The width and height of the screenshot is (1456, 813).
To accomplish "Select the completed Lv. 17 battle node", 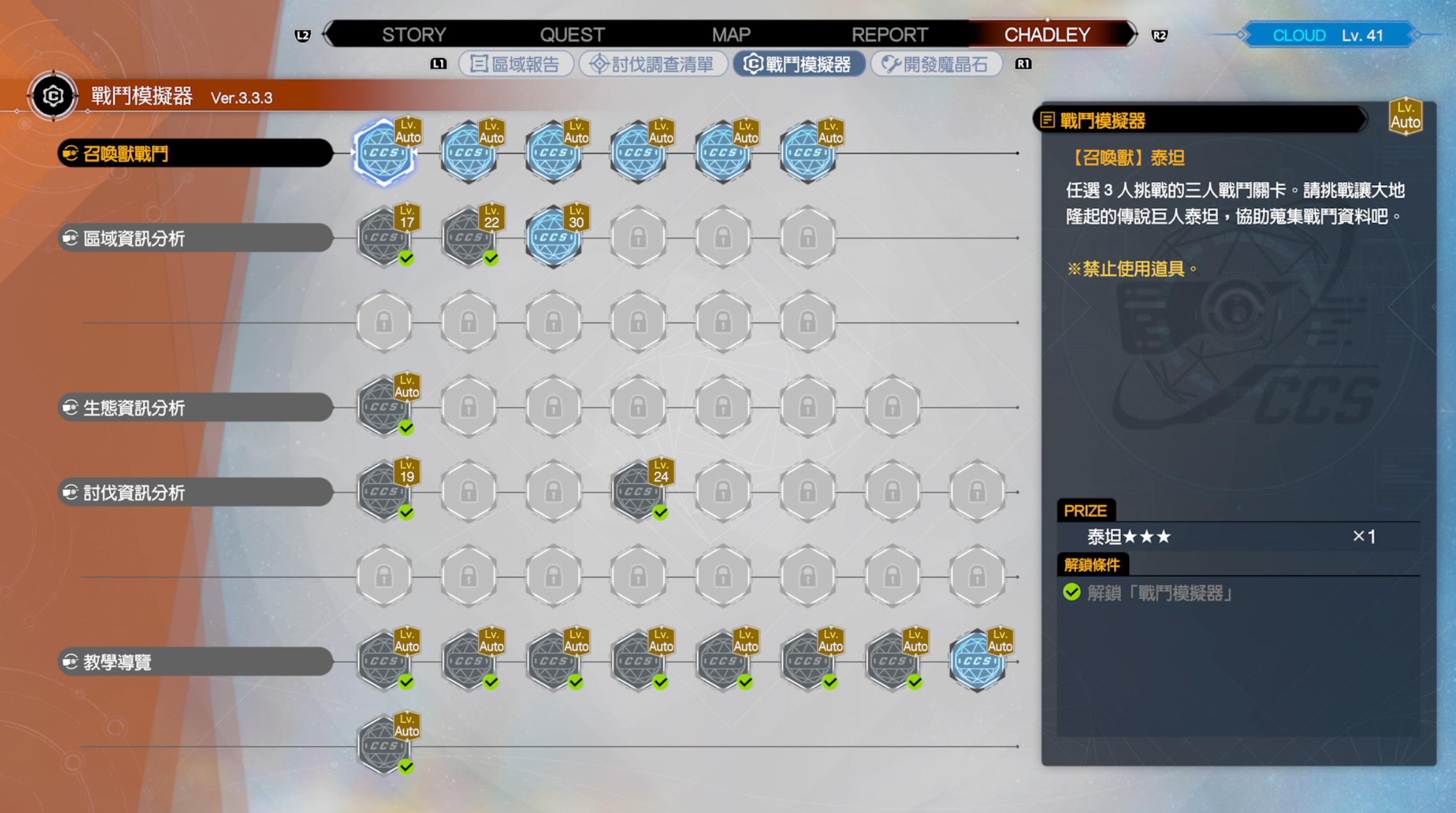I will 384,238.
